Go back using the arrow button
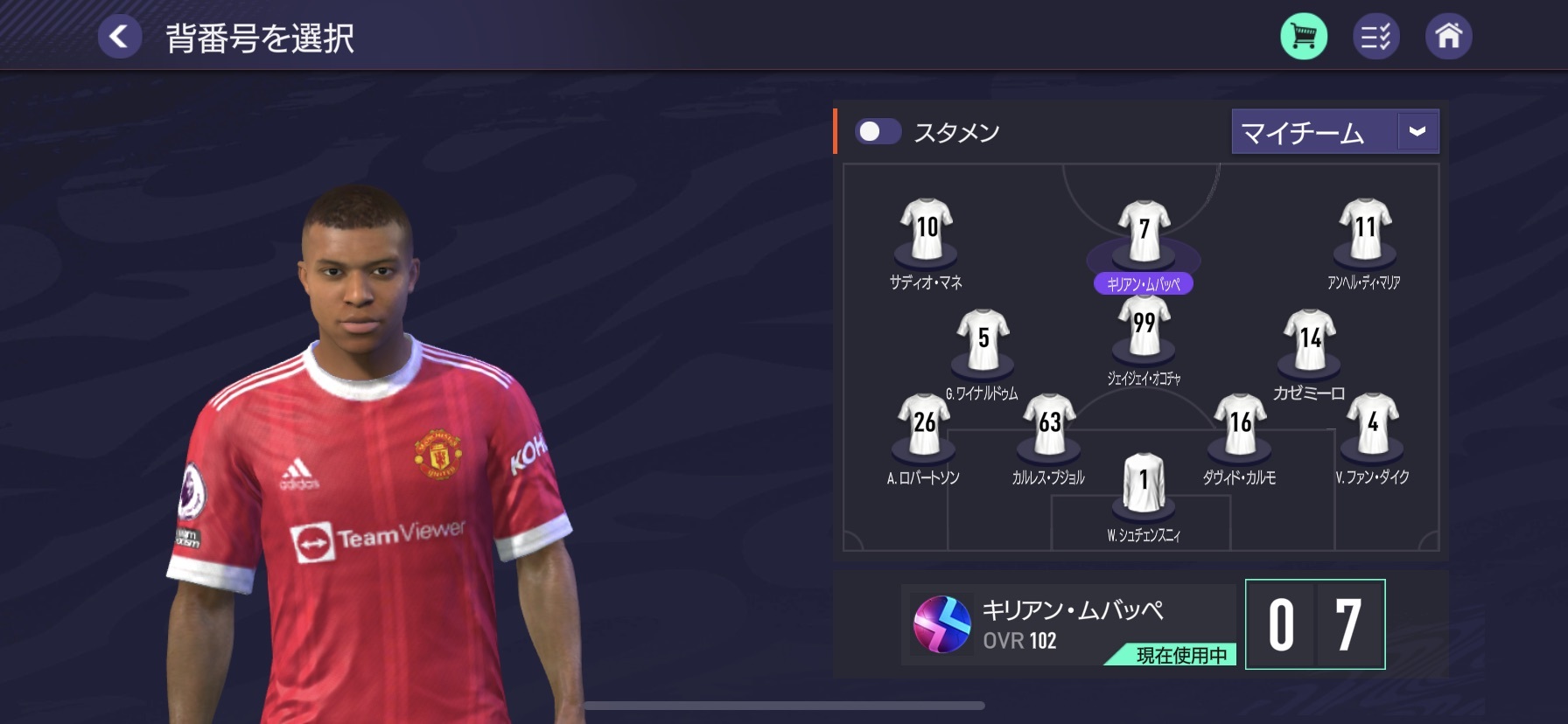The width and height of the screenshot is (1568, 724). click(120, 37)
